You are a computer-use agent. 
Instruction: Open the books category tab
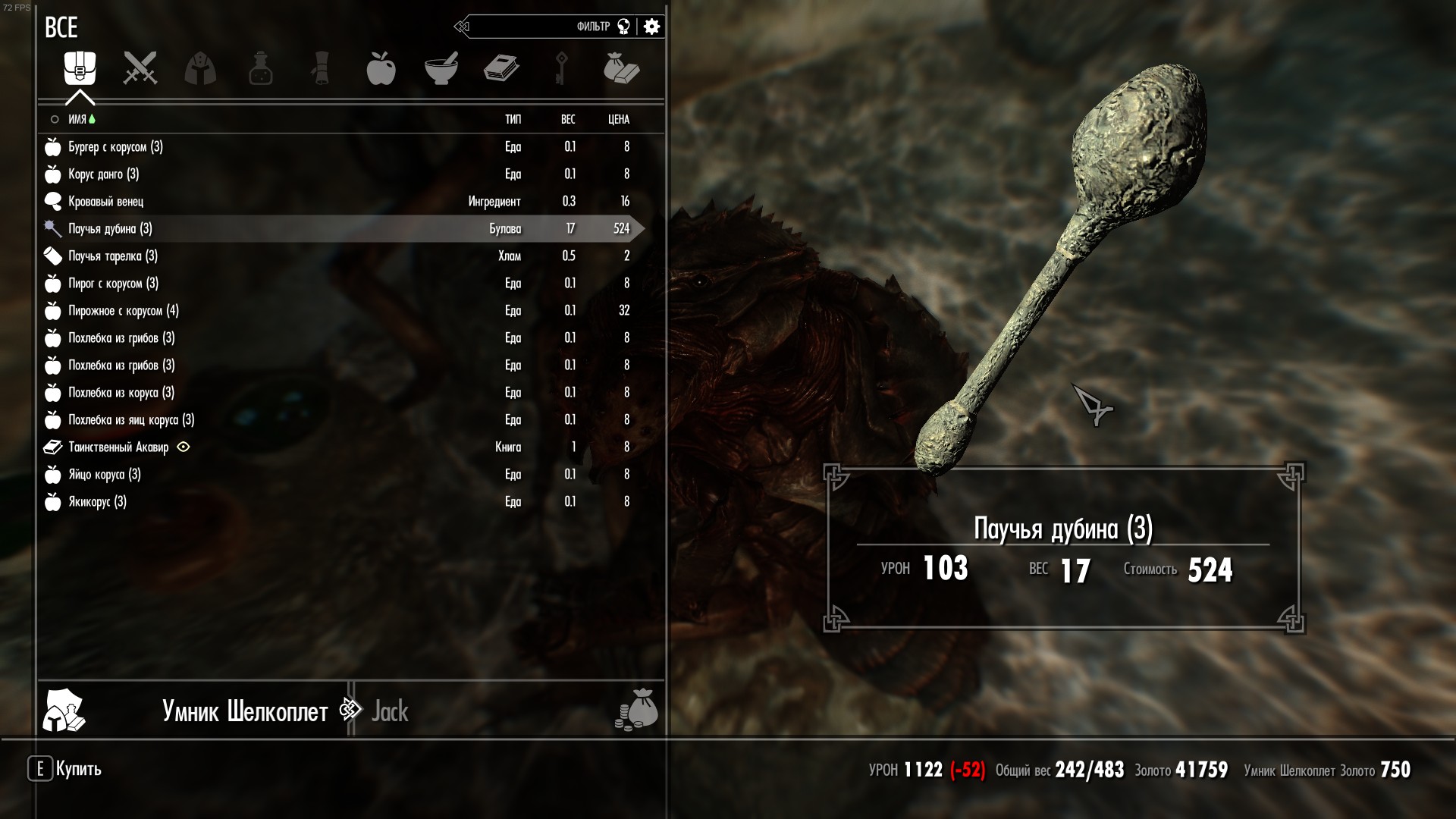(x=501, y=68)
